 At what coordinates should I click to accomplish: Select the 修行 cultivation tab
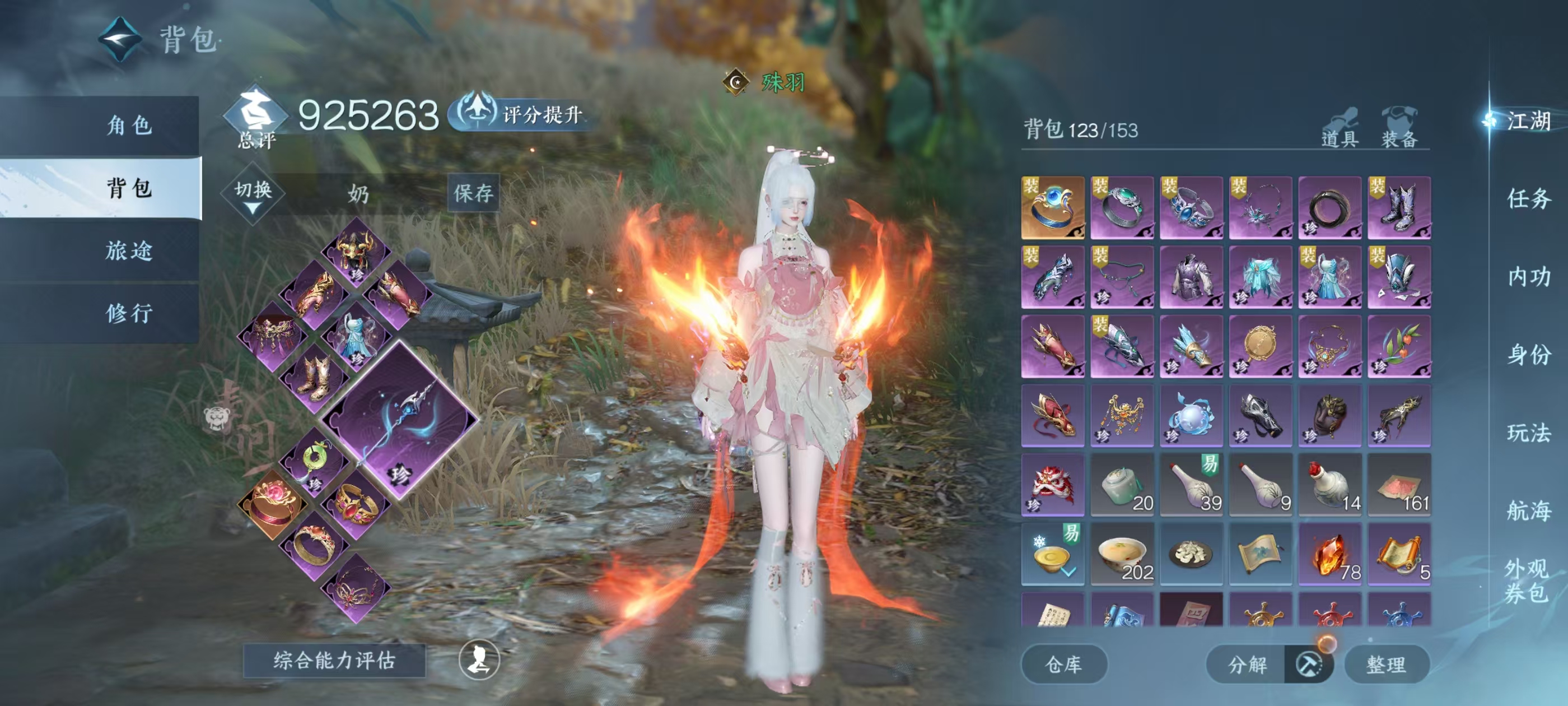point(129,313)
